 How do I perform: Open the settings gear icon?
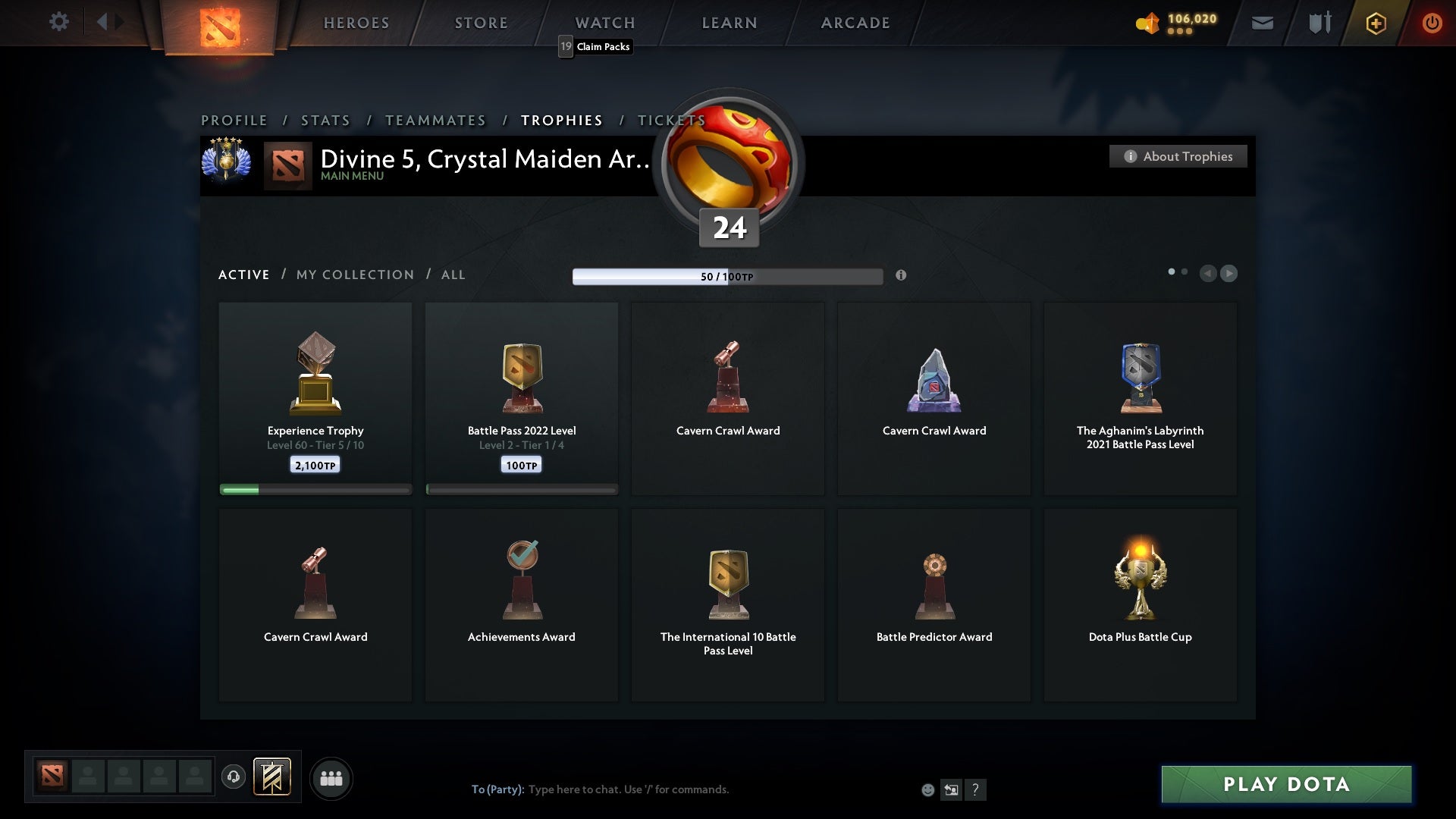click(59, 22)
